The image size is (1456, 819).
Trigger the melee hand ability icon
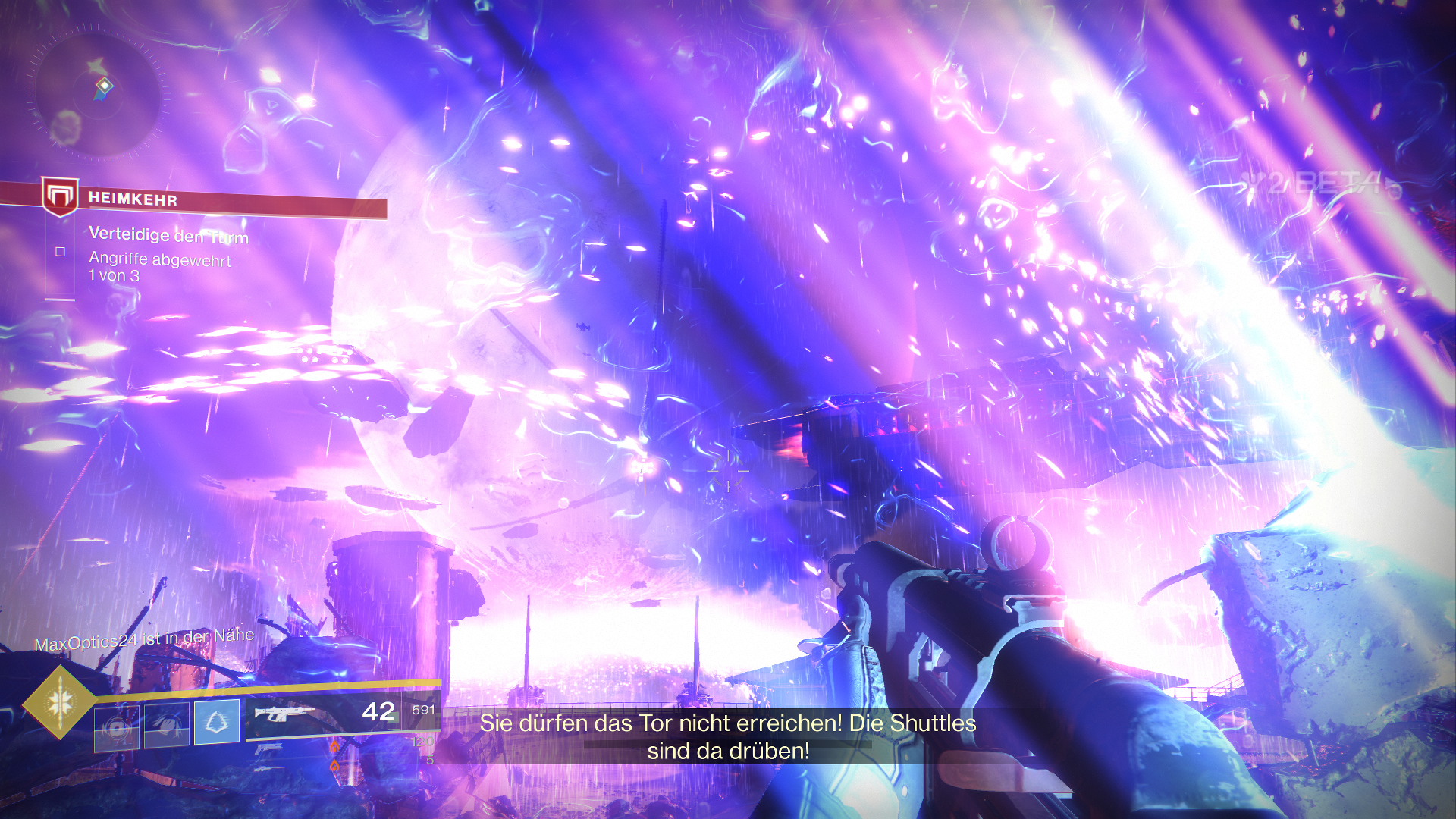click(x=167, y=724)
